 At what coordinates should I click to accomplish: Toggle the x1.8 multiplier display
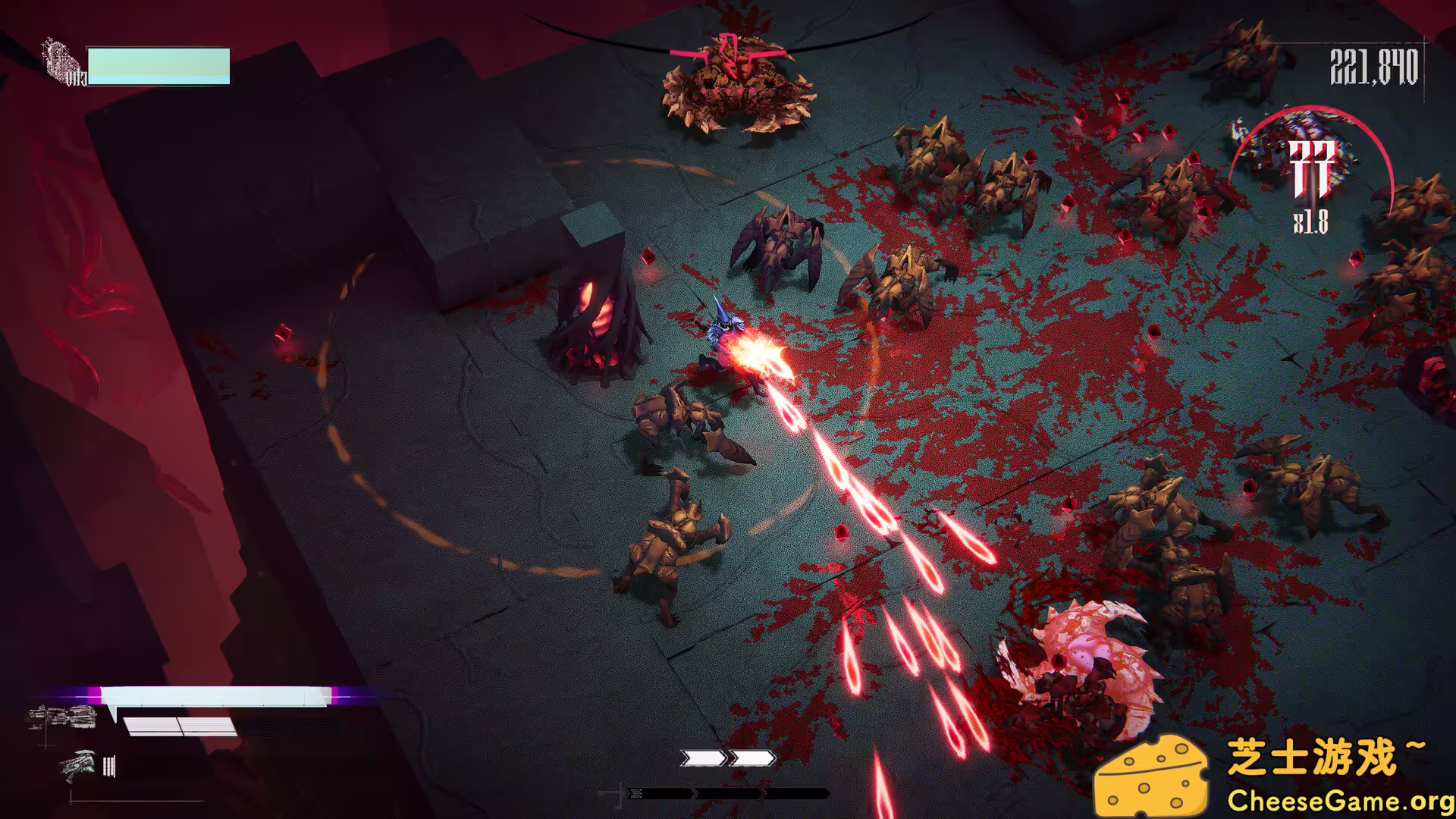[x=1310, y=222]
